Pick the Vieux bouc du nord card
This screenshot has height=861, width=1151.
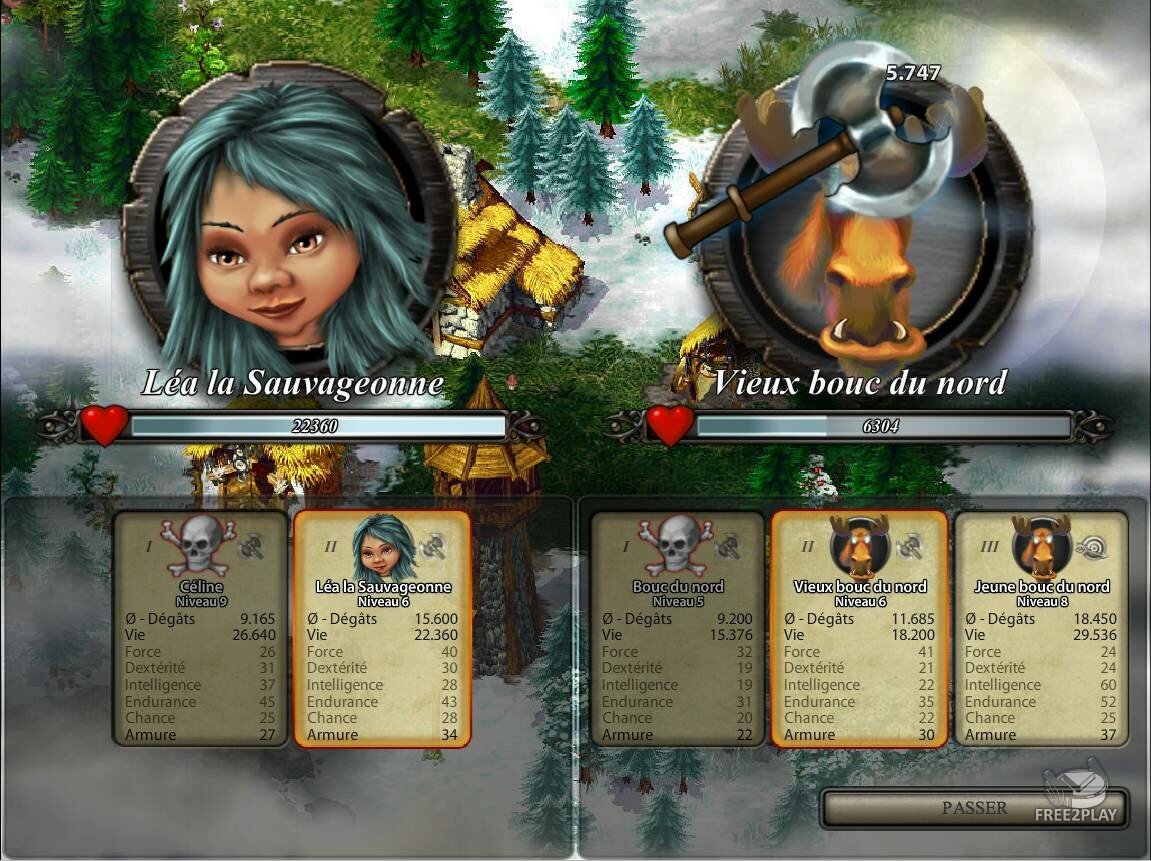point(859,629)
